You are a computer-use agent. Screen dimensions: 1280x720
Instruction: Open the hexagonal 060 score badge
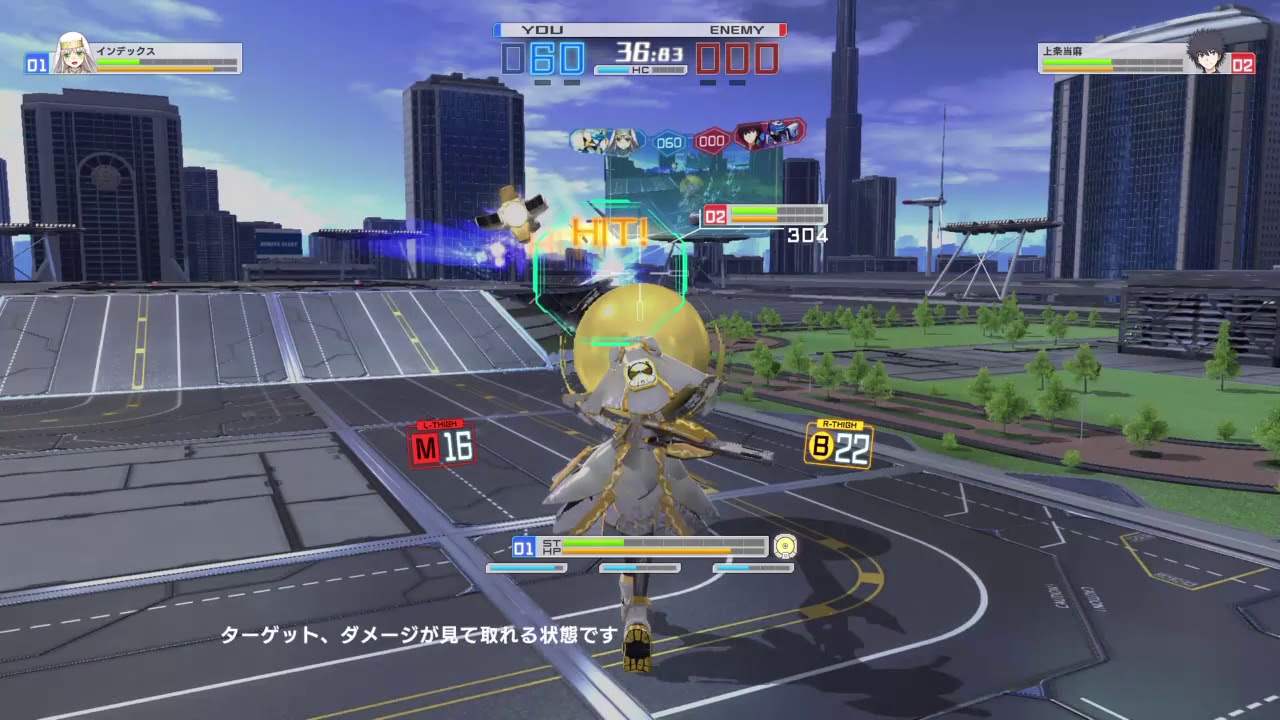668,142
